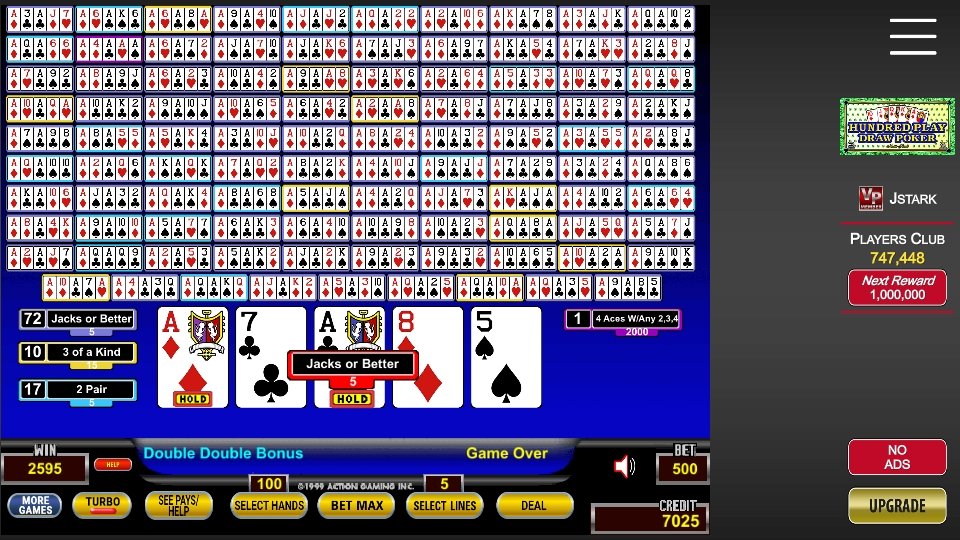Toggle hold on the ace of diamonds

(x=192, y=357)
